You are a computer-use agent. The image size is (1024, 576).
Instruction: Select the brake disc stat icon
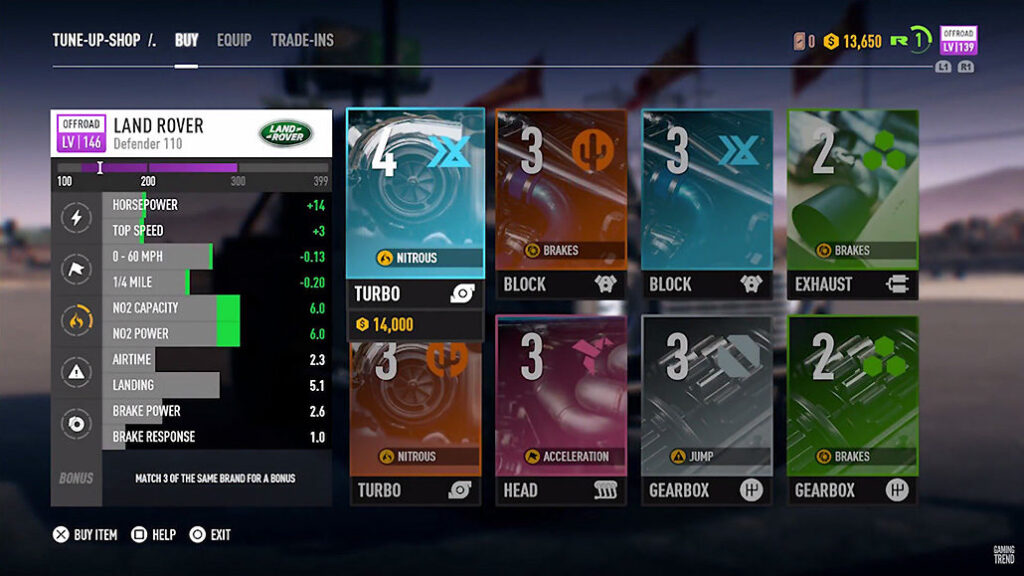click(x=77, y=424)
